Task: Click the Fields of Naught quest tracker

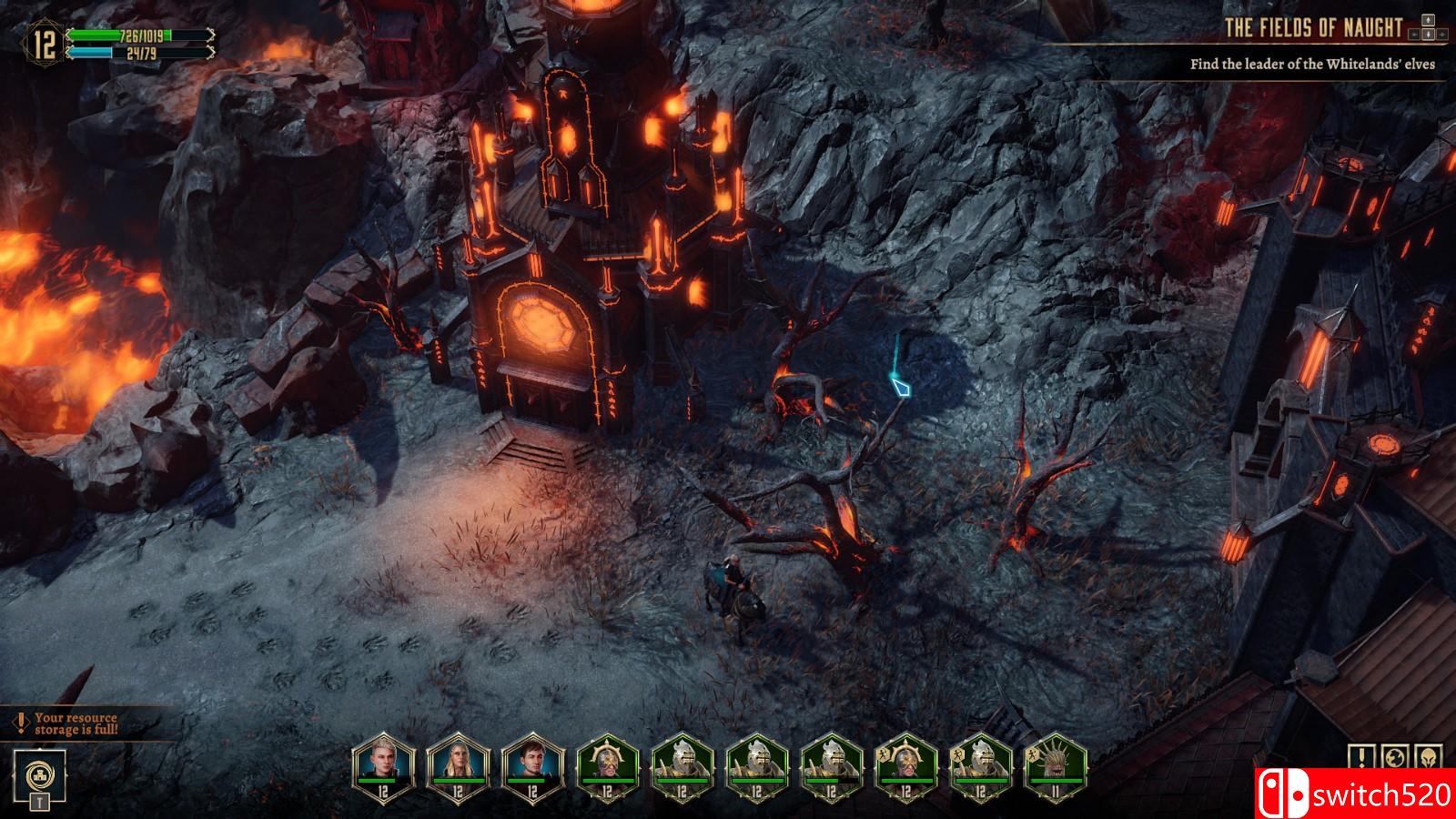Action: click(1312, 28)
